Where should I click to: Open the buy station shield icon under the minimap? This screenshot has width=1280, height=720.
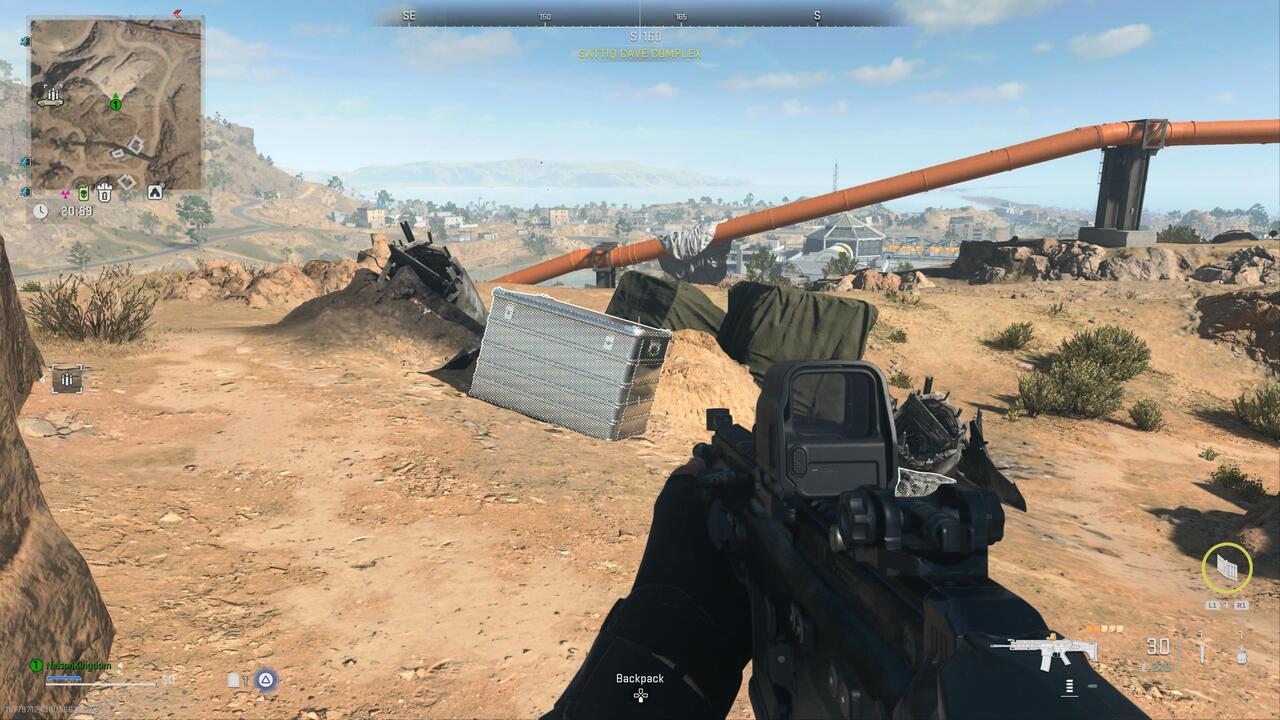pos(104,192)
